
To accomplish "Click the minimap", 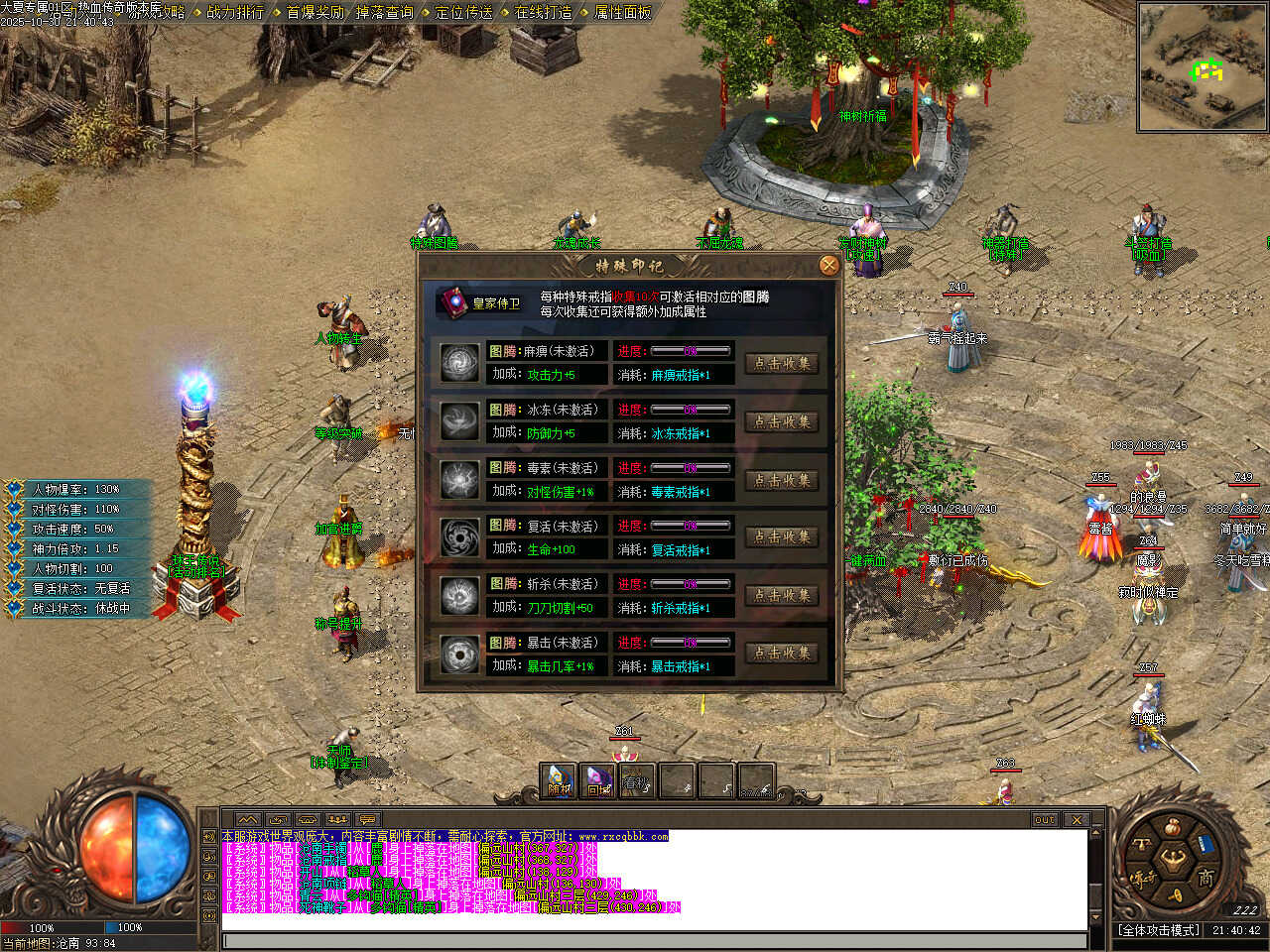I will tap(1203, 67).
